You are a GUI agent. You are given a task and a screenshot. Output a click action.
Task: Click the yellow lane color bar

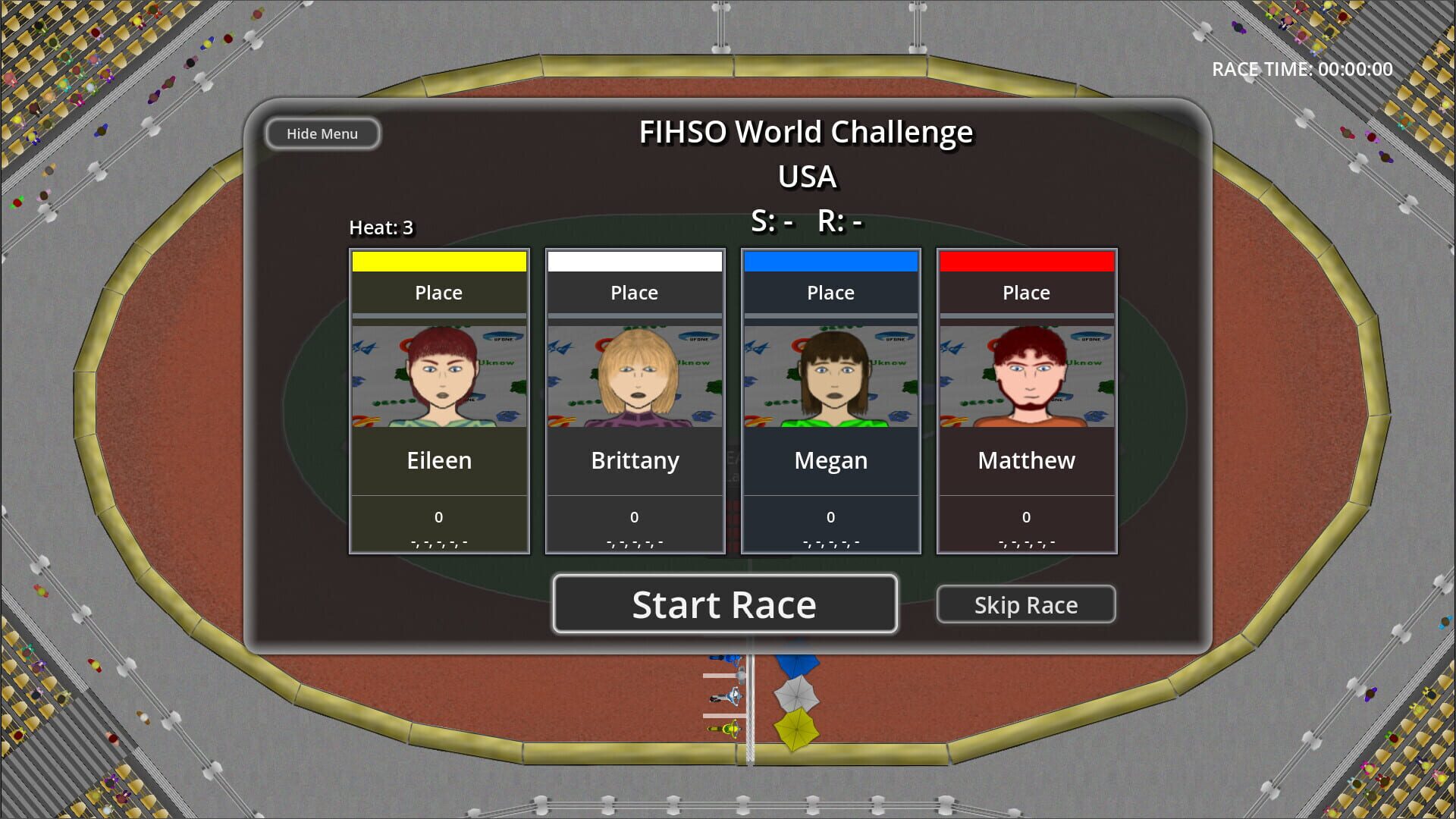point(438,260)
